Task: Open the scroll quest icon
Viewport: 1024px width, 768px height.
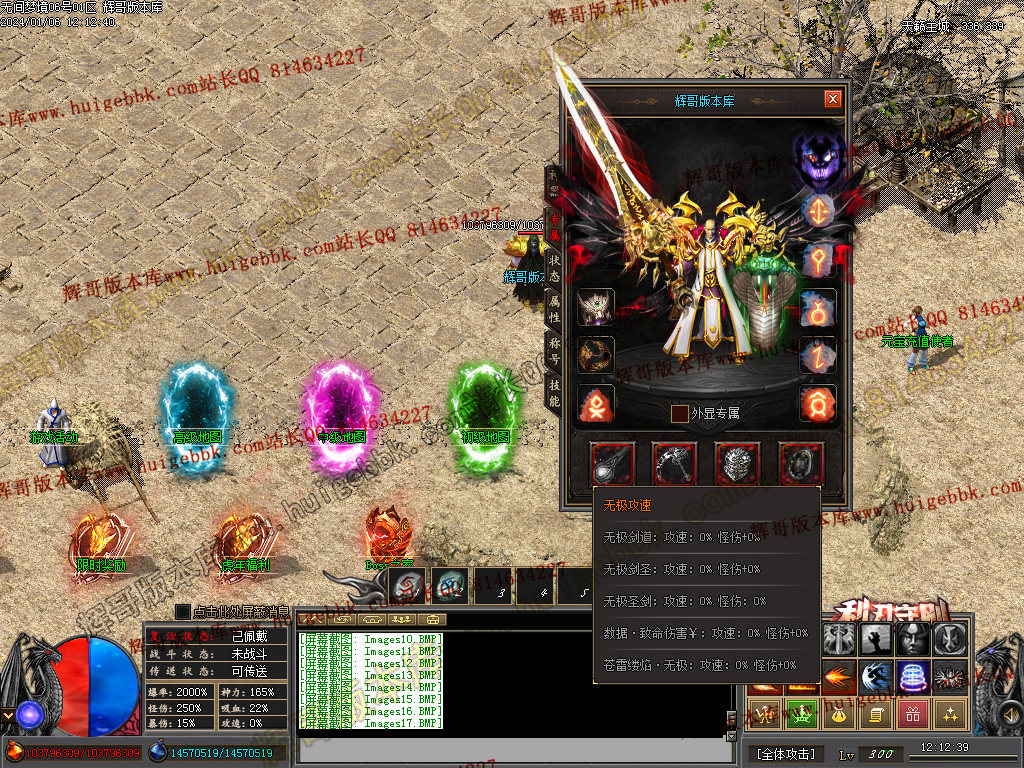Action: click(876, 714)
